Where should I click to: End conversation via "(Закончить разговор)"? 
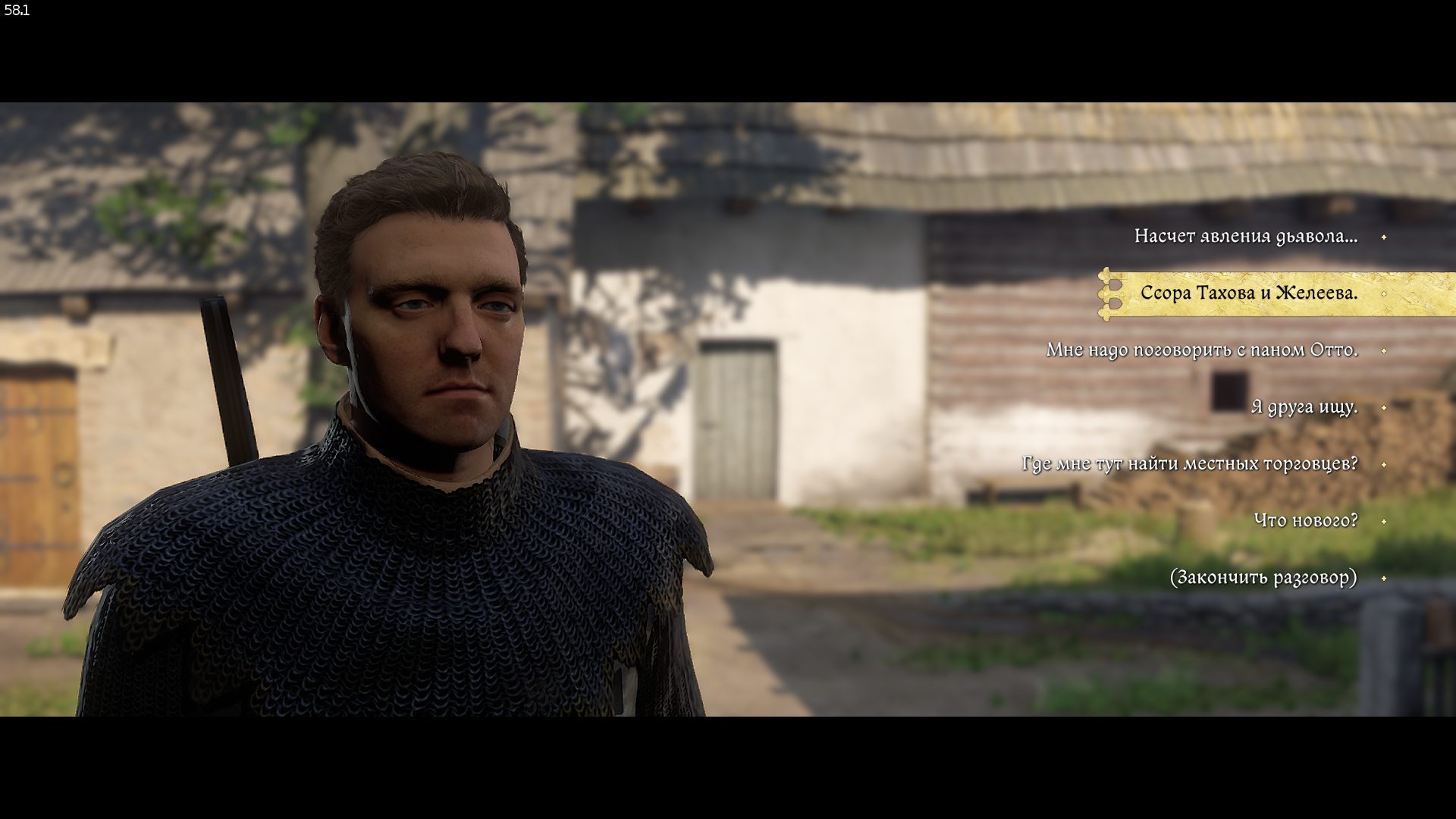(x=1263, y=578)
